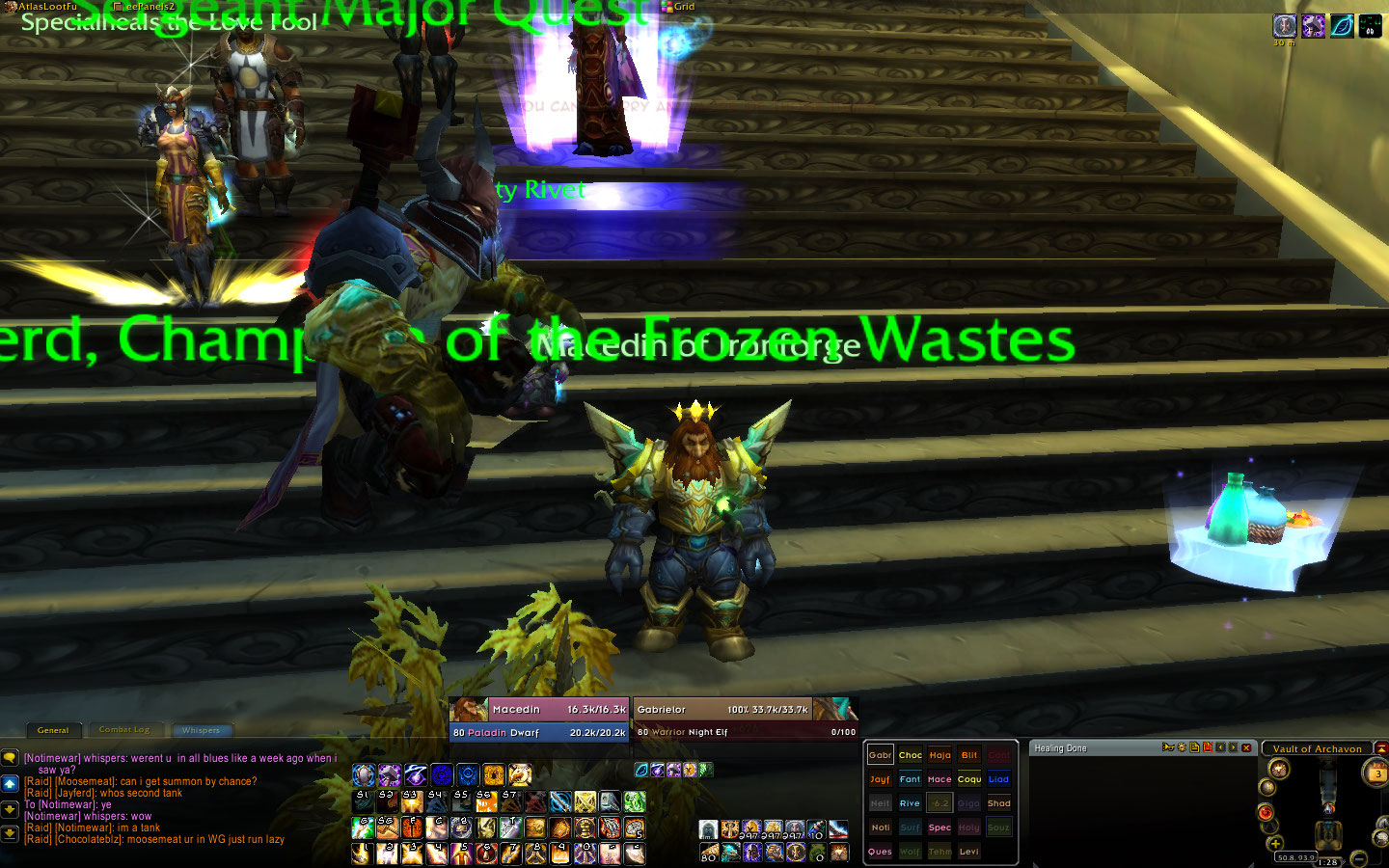The height and width of the screenshot is (868, 1389).
Task: Open the Healing Done meter gear settings
Action: [1182, 747]
